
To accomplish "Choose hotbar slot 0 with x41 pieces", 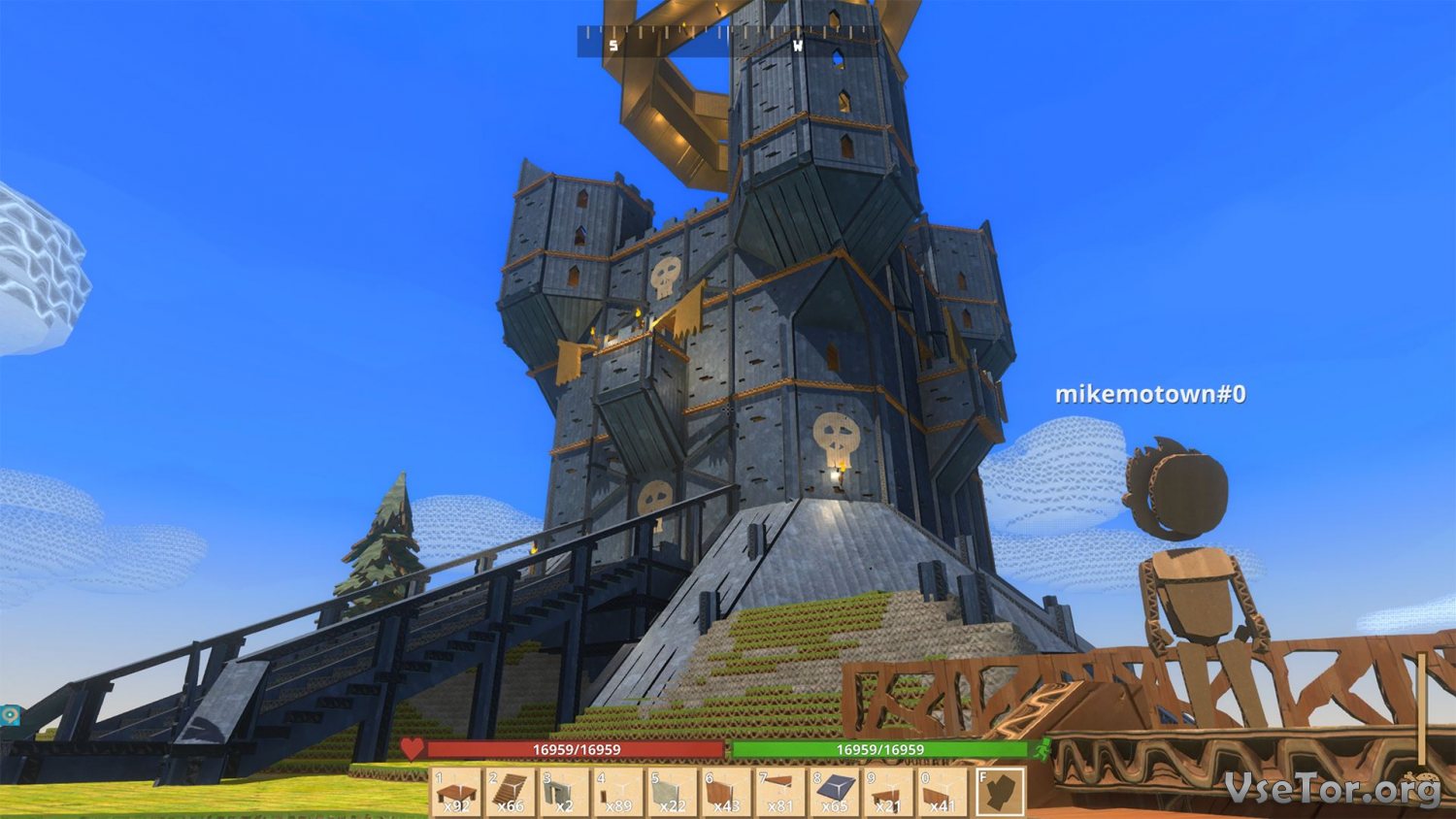I will pyautogui.click(x=943, y=792).
